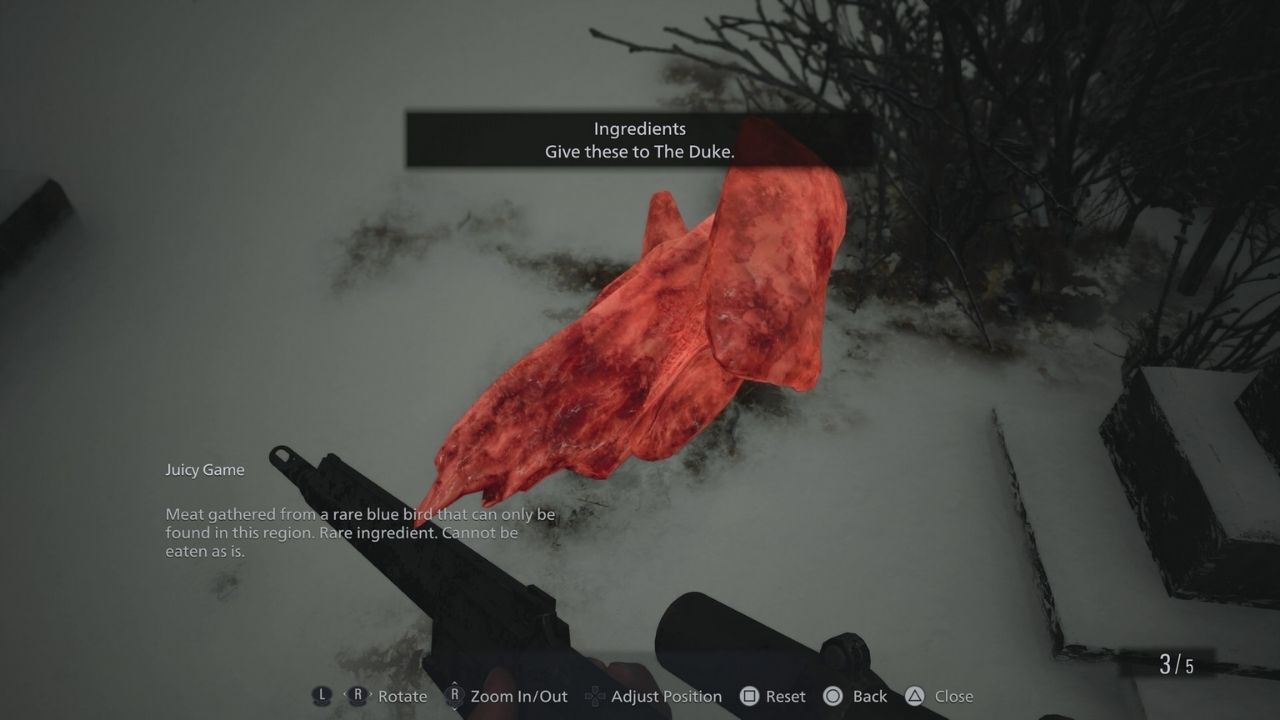Click the Give these to The Duke subtitle
The height and width of the screenshot is (720, 1280).
[640, 152]
